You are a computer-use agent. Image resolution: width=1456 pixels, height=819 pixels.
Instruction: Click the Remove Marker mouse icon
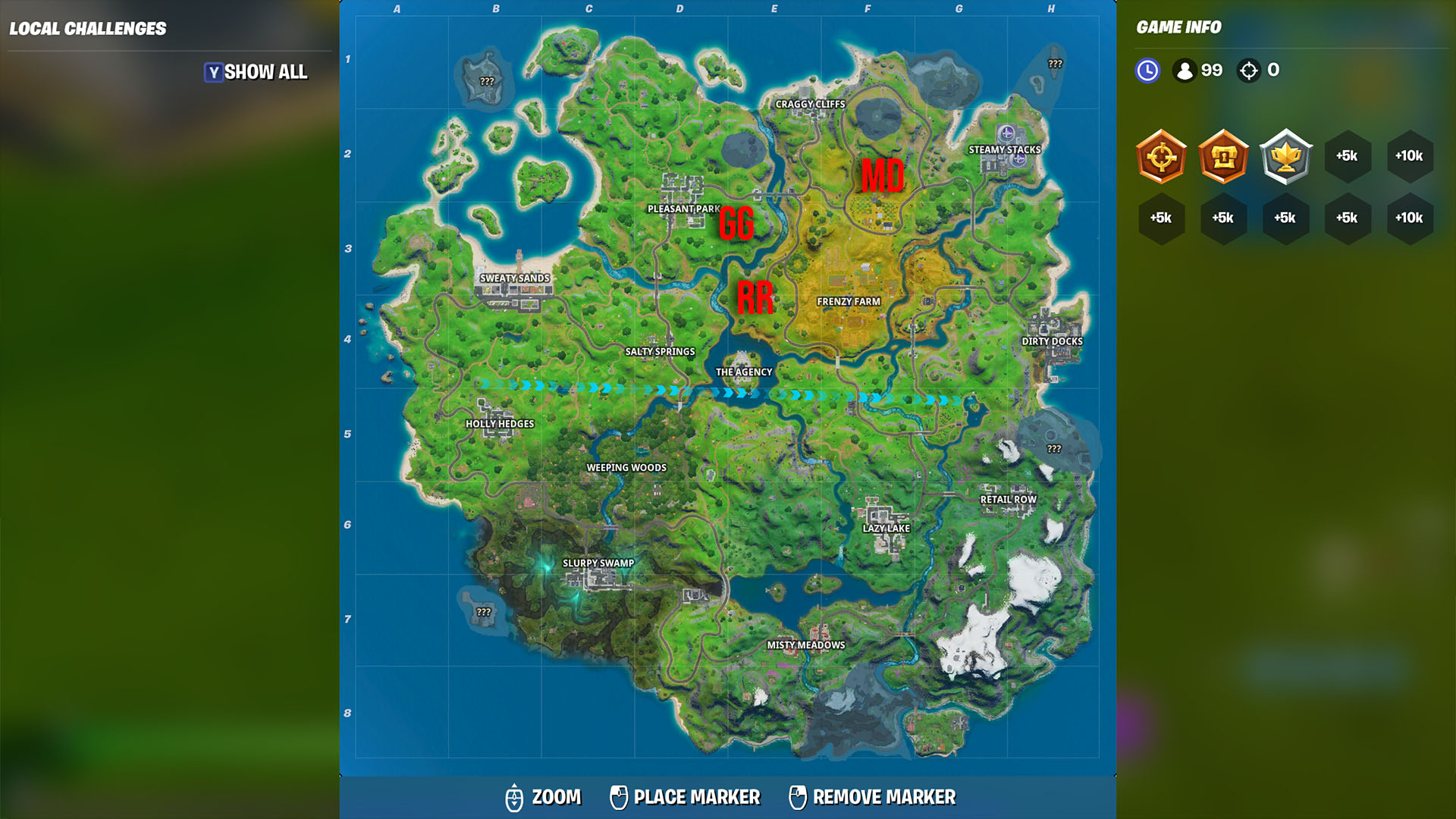point(798,797)
